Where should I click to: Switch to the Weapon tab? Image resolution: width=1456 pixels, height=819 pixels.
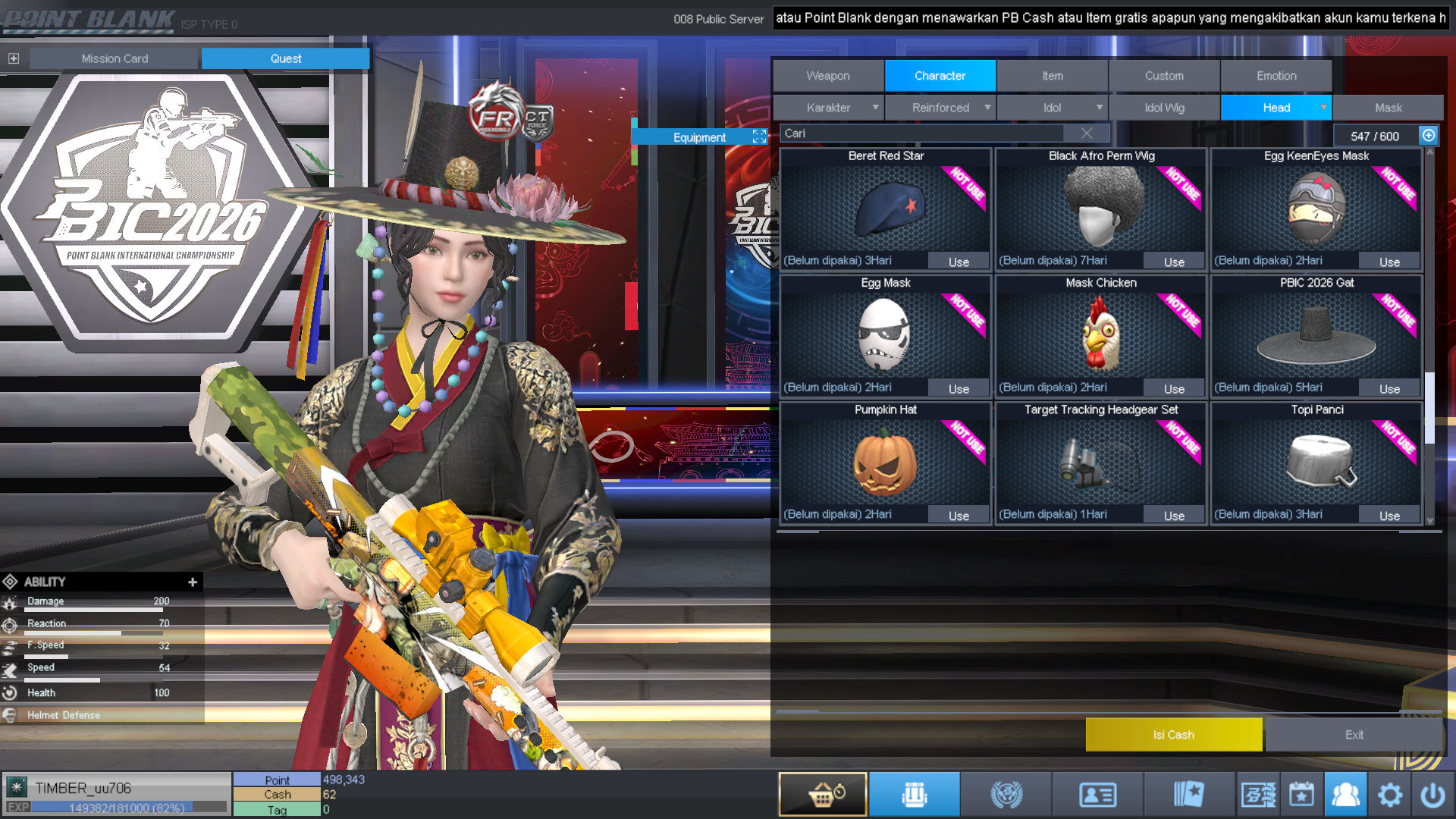click(828, 76)
